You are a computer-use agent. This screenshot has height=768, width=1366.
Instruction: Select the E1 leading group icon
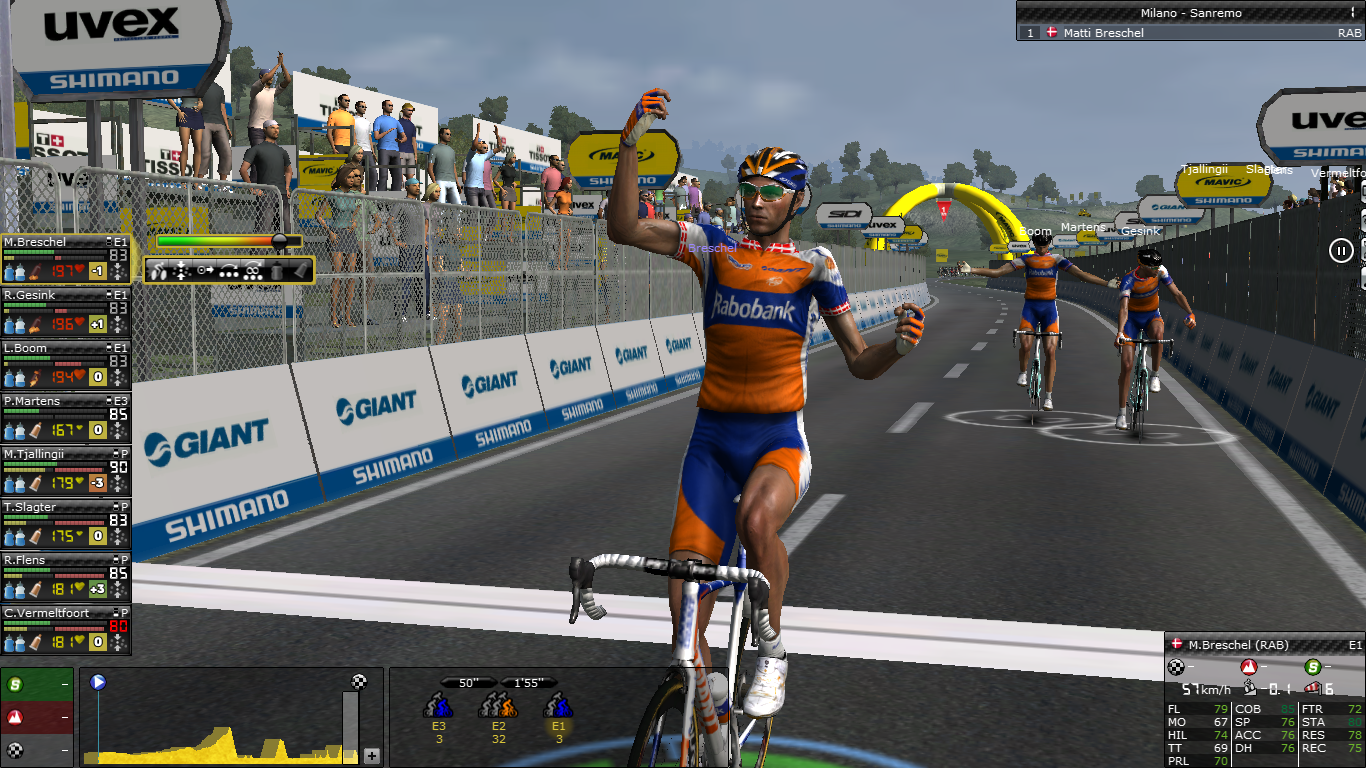click(x=558, y=707)
